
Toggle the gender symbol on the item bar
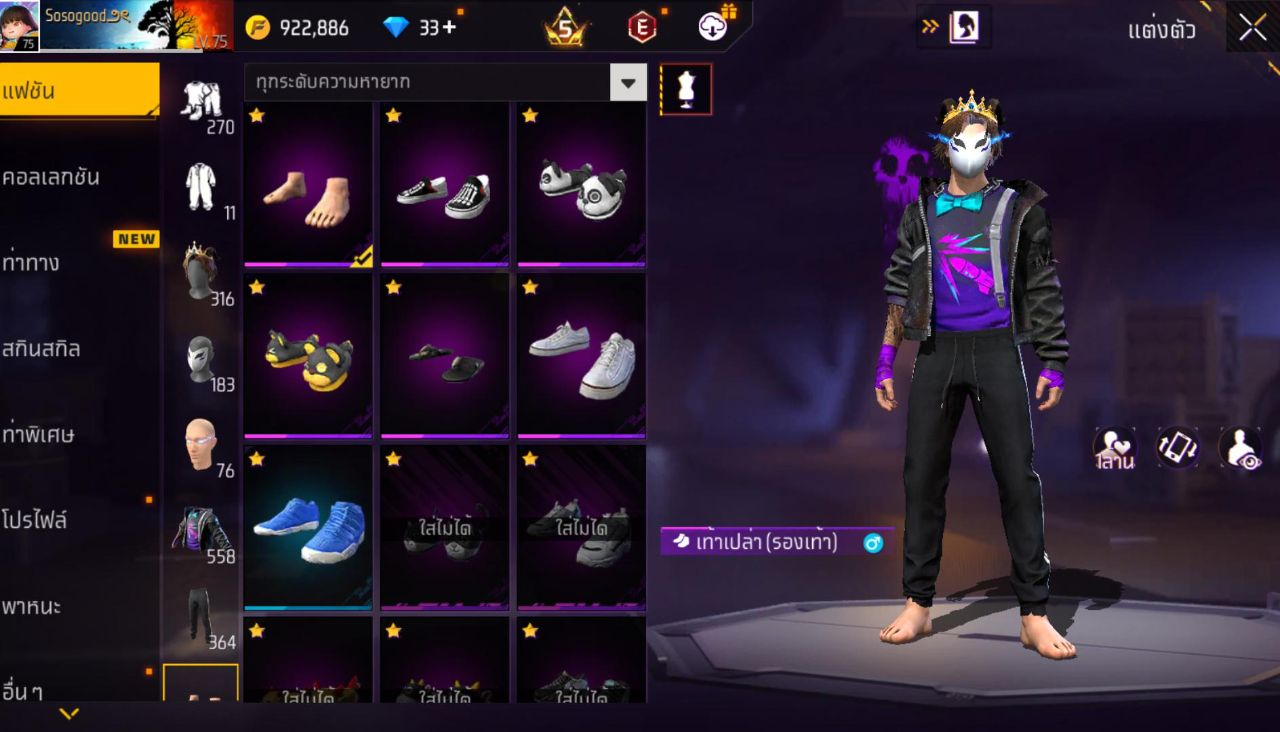tap(872, 541)
